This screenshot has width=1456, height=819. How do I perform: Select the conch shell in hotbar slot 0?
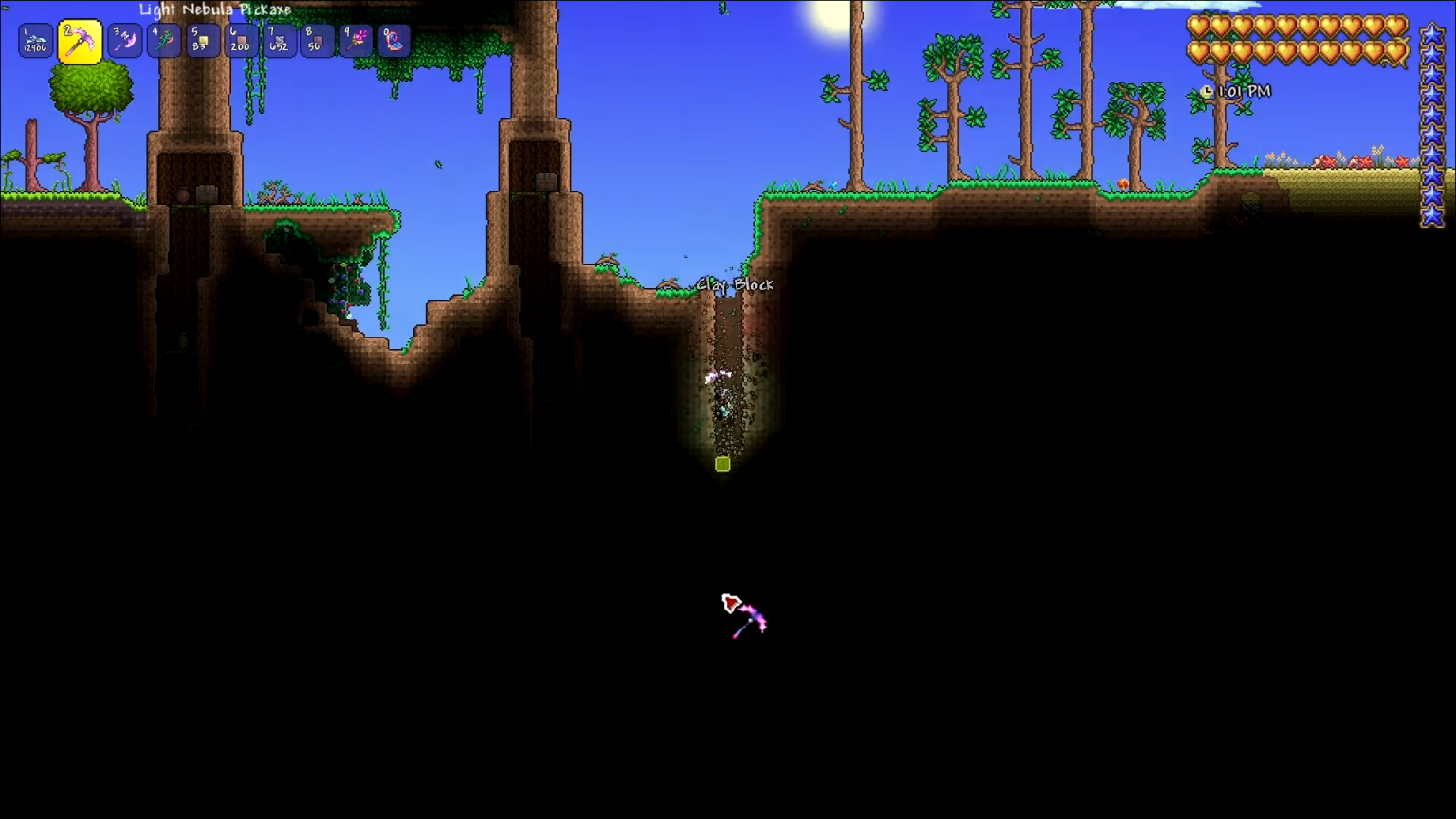394,40
